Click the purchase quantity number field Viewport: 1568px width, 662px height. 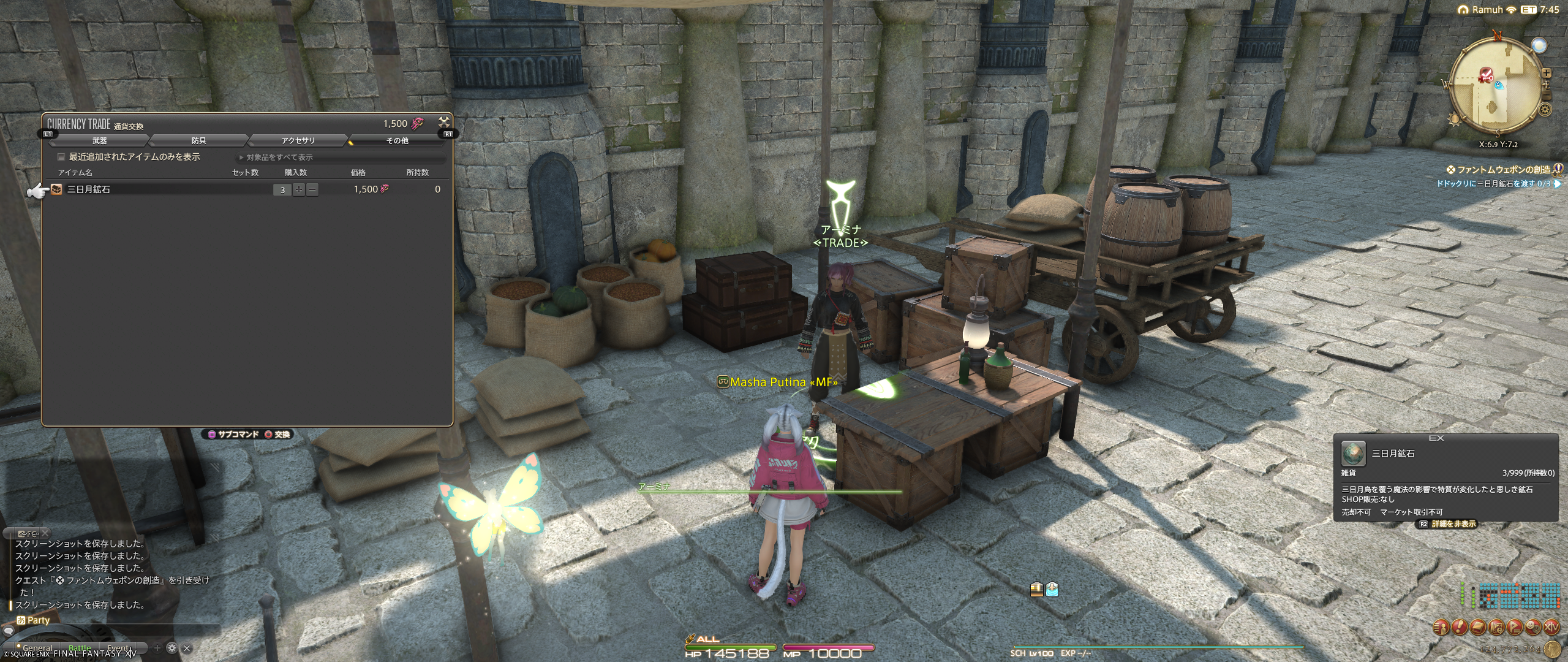click(x=282, y=190)
